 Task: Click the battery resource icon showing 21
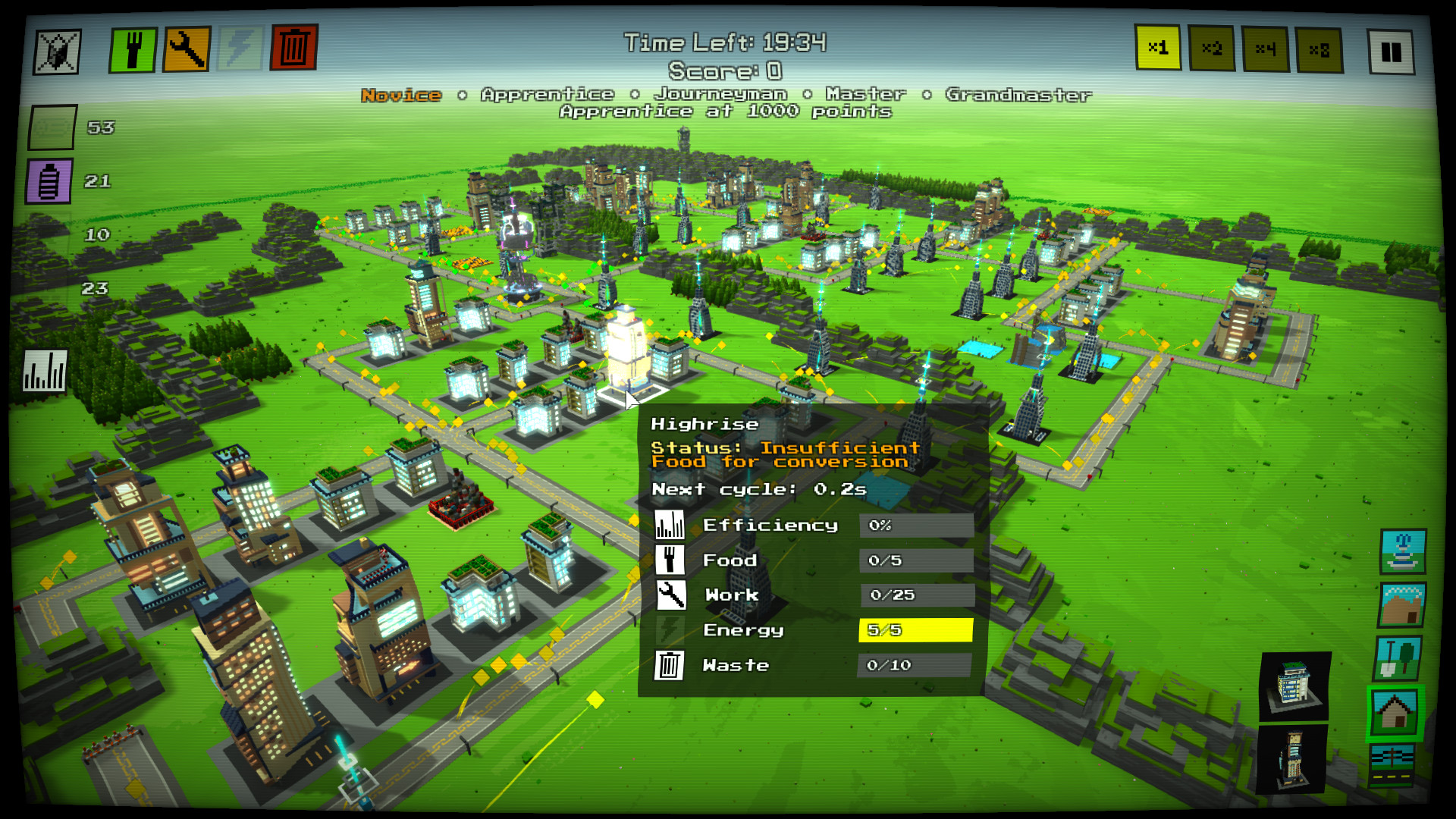click(x=49, y=180)
